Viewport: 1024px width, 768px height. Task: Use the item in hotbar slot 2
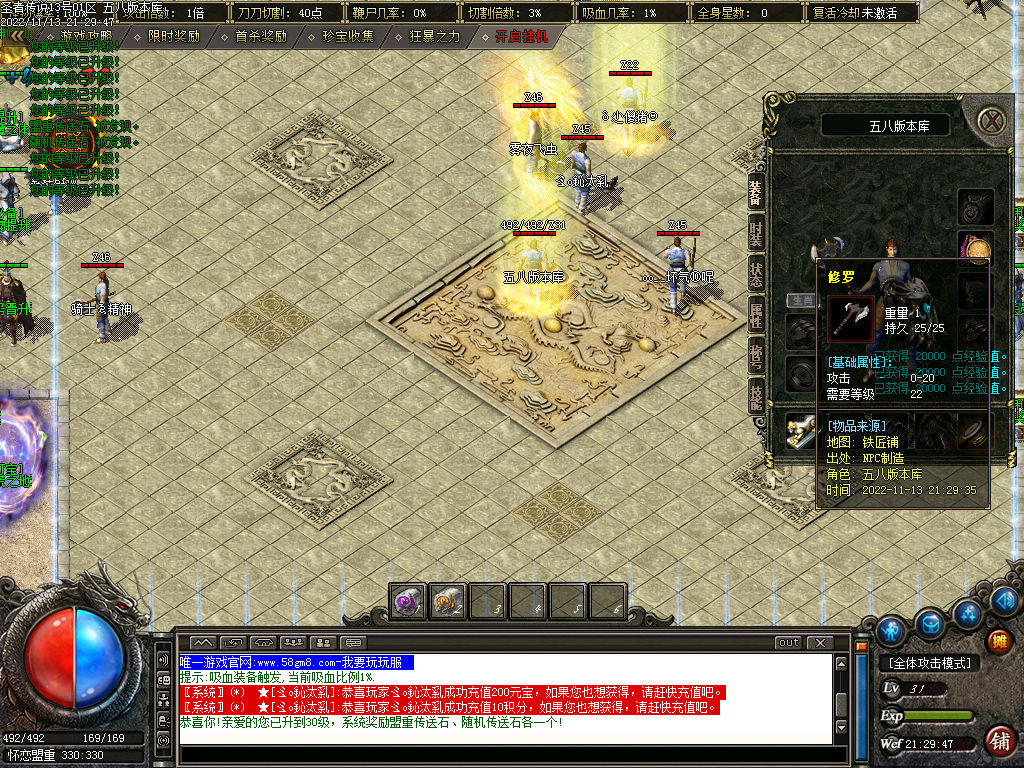point(448,601)
